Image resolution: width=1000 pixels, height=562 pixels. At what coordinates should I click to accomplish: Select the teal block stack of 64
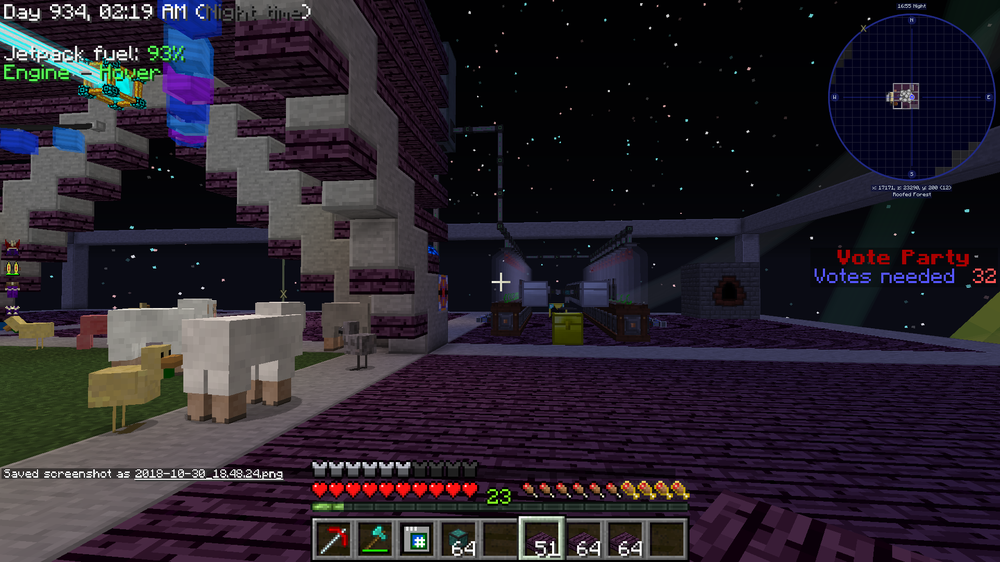pyautogui.click(x=458, y=540)
